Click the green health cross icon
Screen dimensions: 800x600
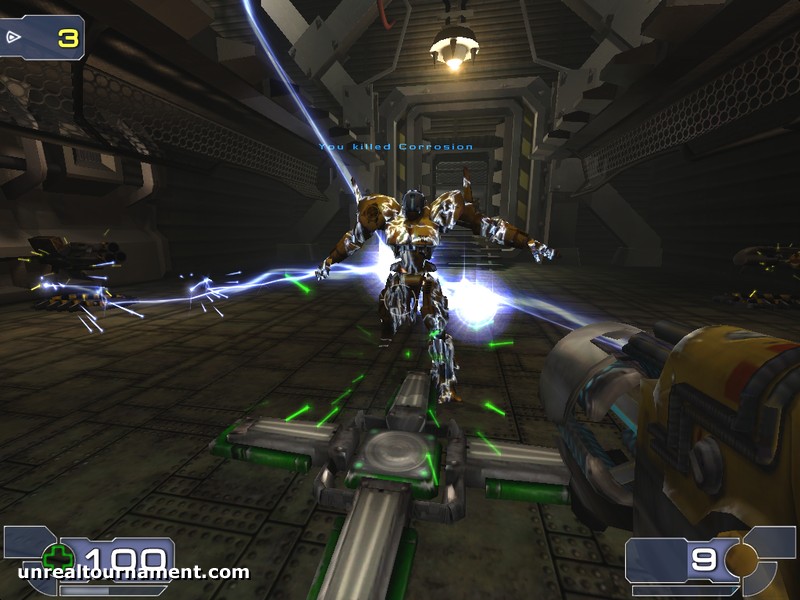[59, 557]
